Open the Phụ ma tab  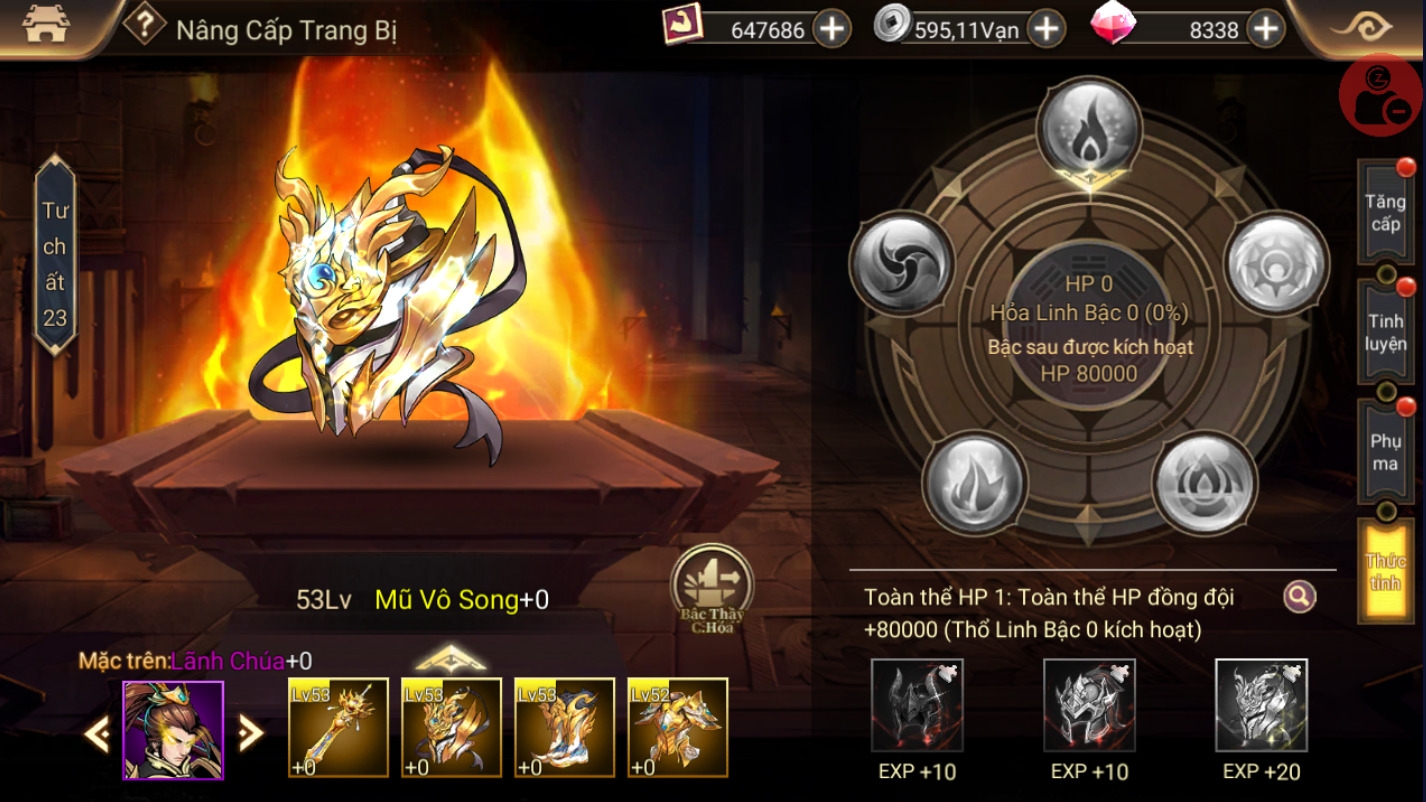[x=1385, y=452]
